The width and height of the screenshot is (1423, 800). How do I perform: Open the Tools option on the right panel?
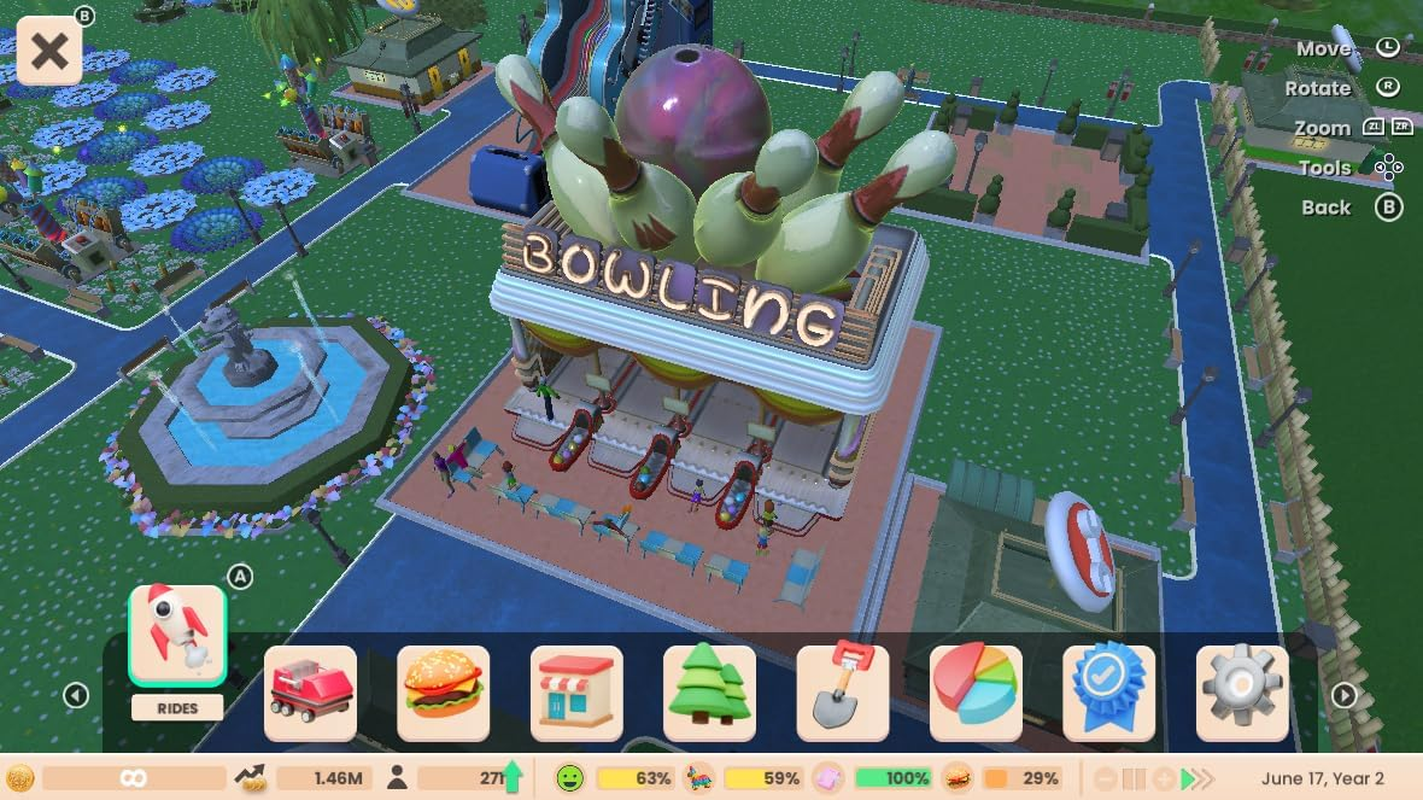[1325, 167]
